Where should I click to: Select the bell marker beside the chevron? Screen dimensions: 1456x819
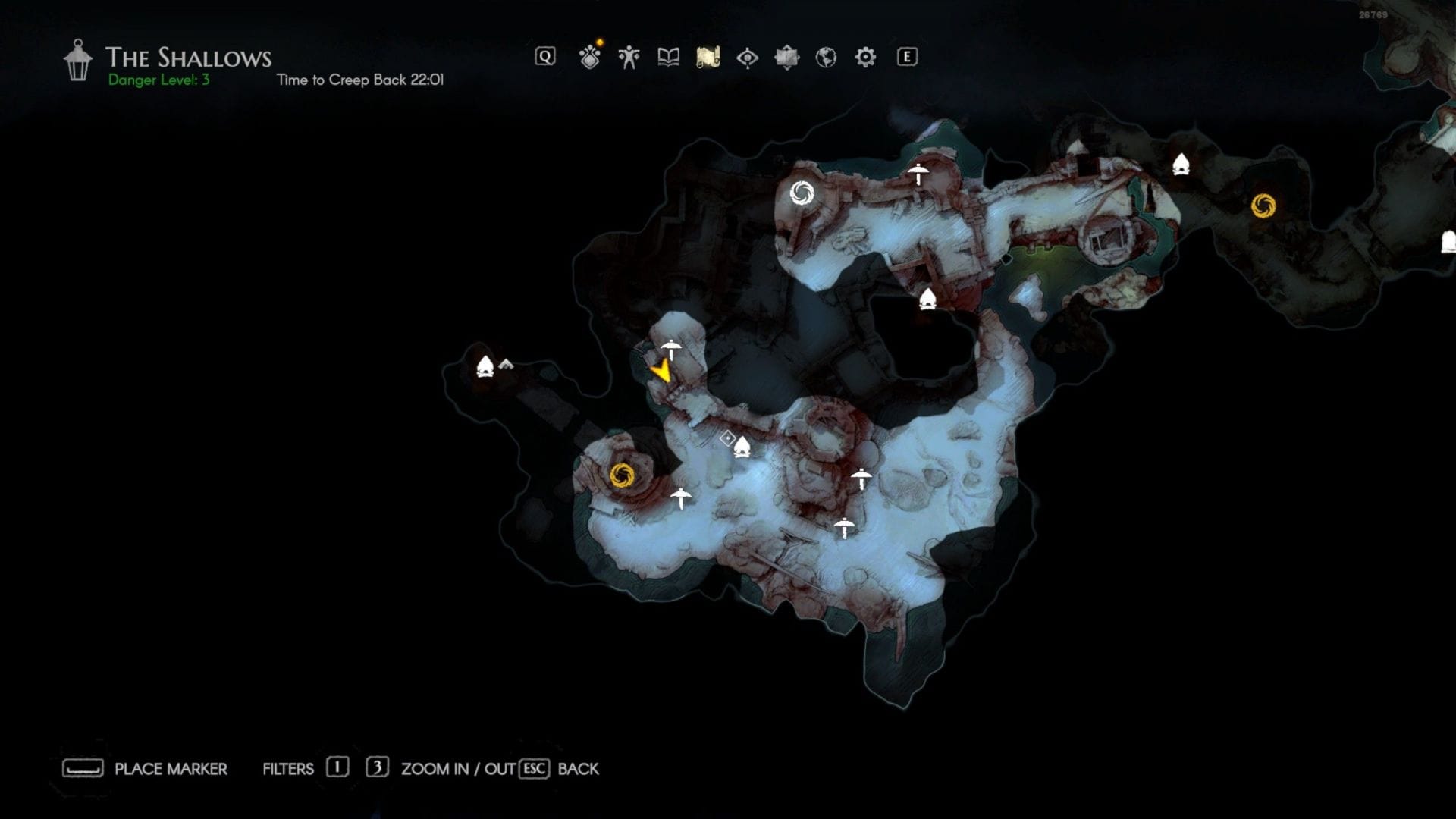pos(485,367)
